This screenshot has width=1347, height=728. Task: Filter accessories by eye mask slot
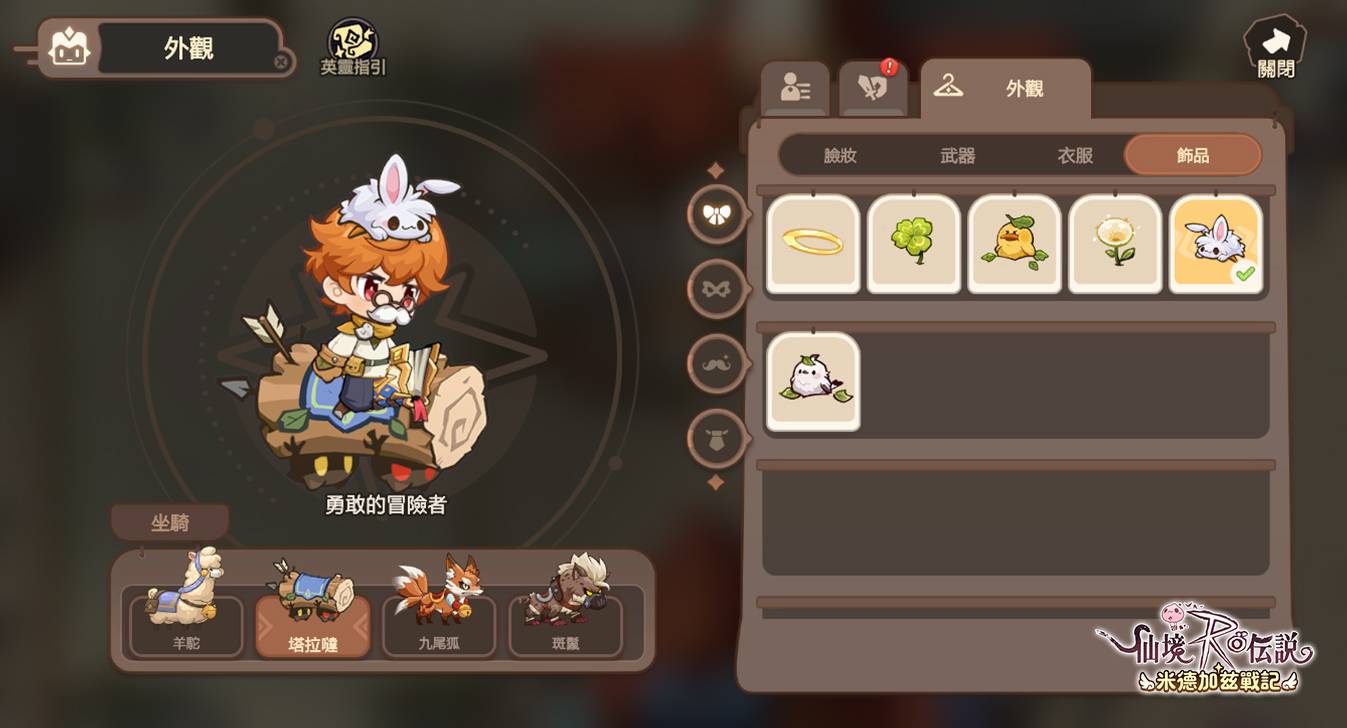click(717, 289)
